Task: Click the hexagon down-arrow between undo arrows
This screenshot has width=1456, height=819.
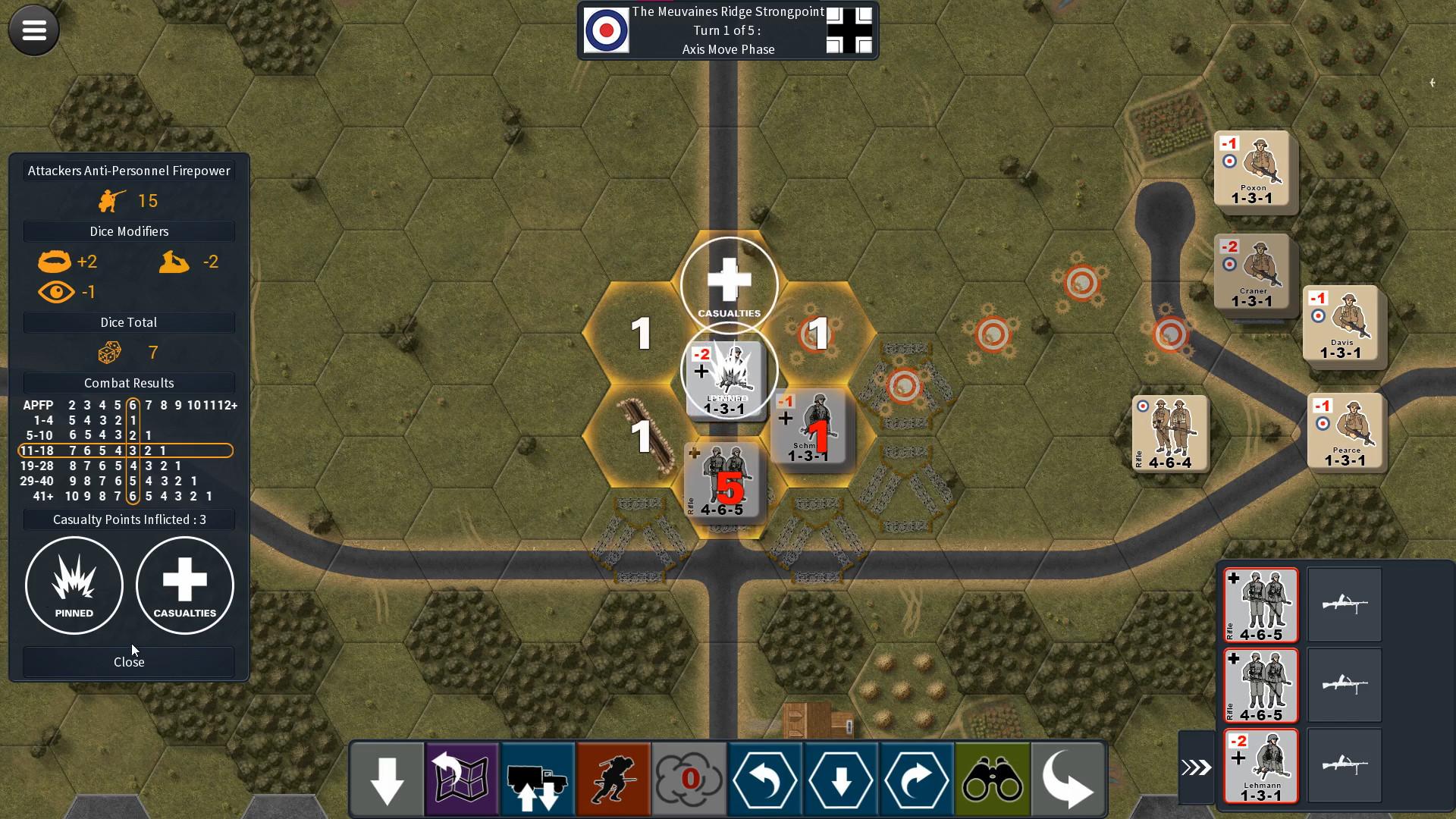Action: point(841,779)
